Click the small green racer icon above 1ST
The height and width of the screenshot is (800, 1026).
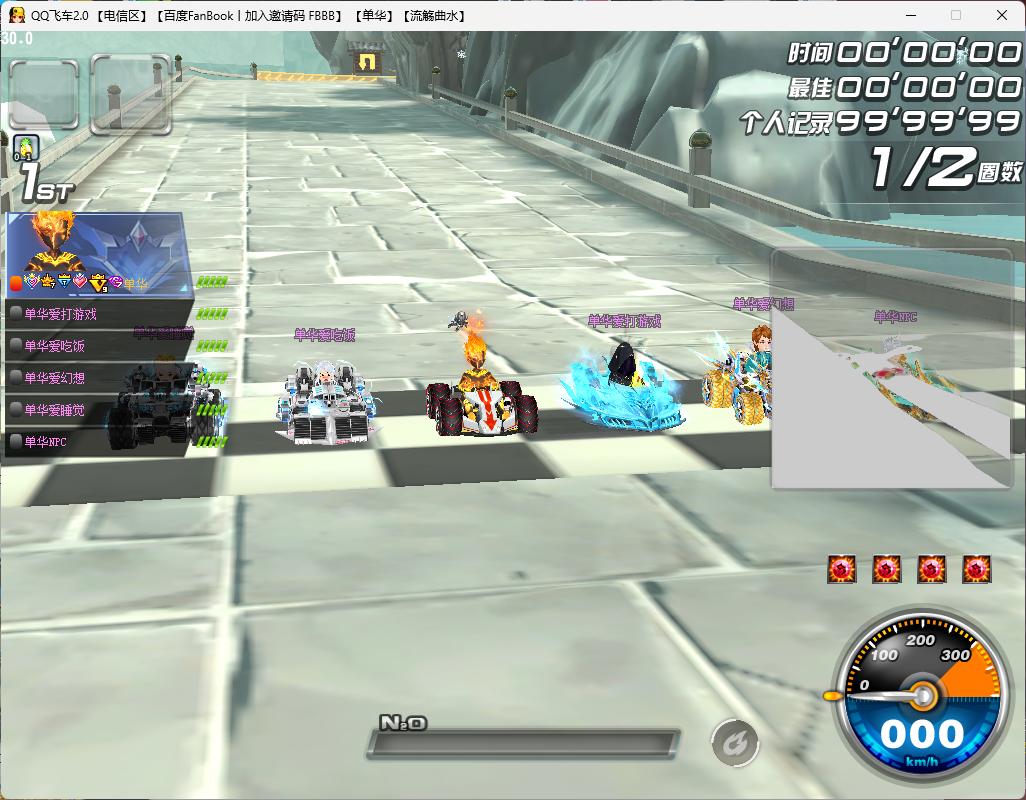[x=27, y=148]
